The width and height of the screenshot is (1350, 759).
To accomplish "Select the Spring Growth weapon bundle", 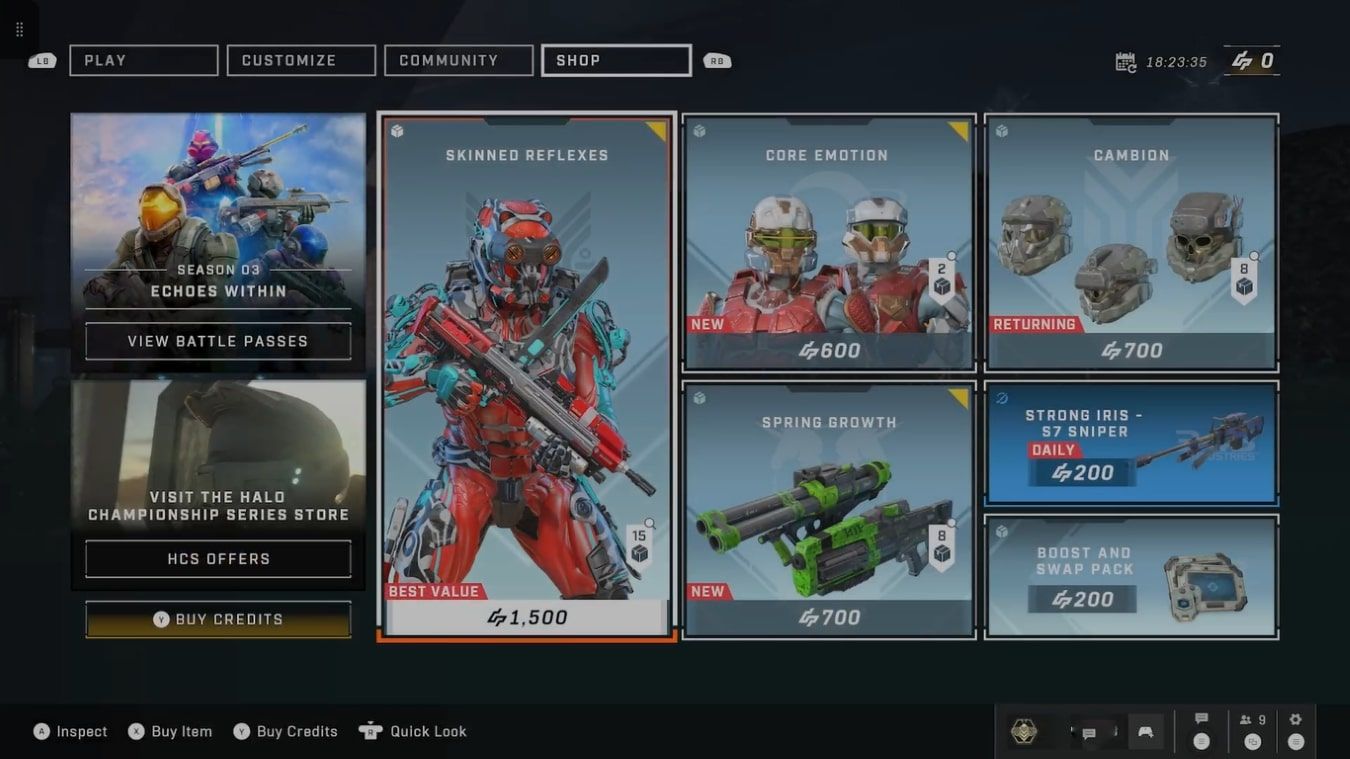I will 828,509.
